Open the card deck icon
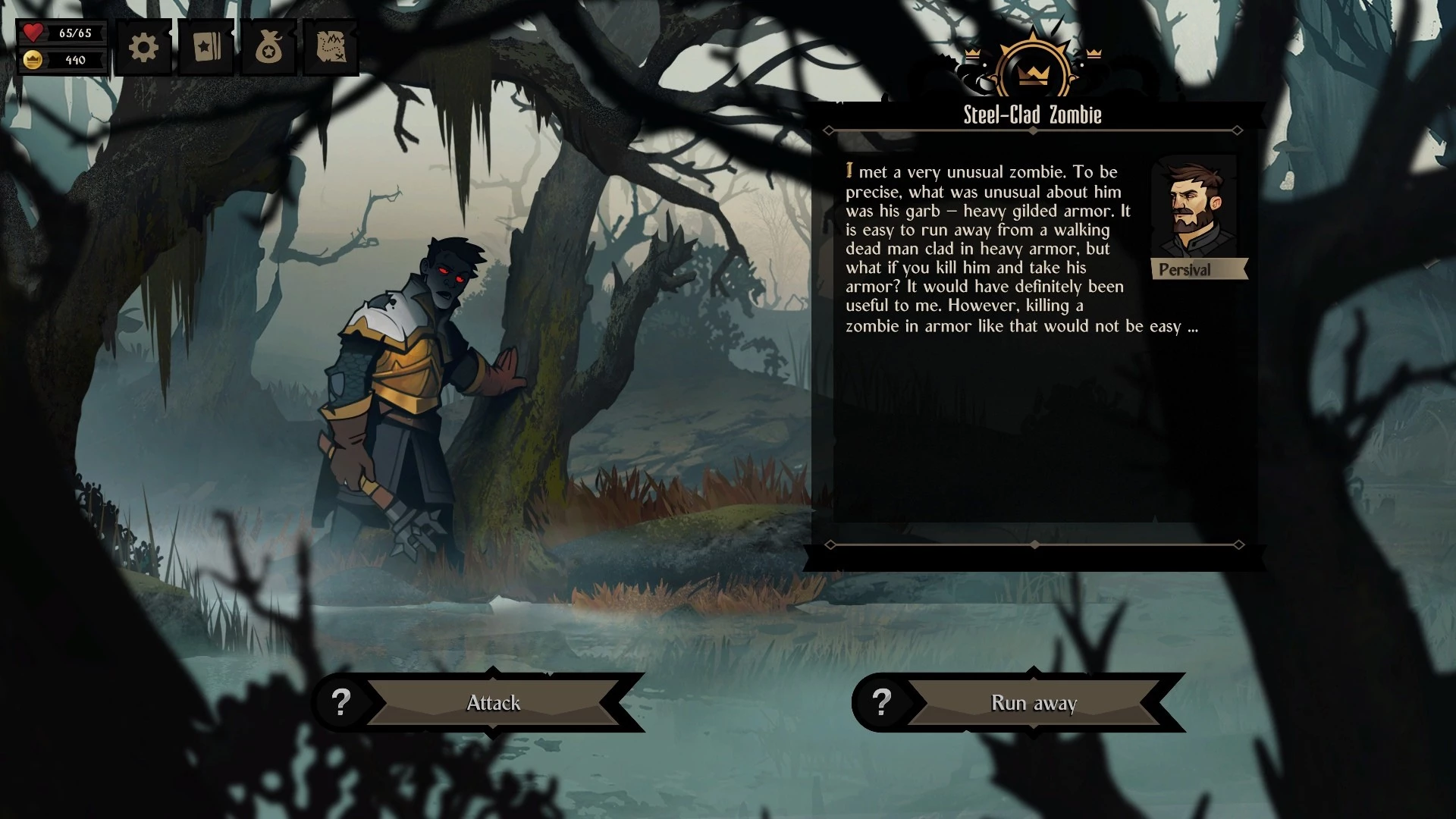This screenshot has width=1456, height=819. [x=206, y=49]
